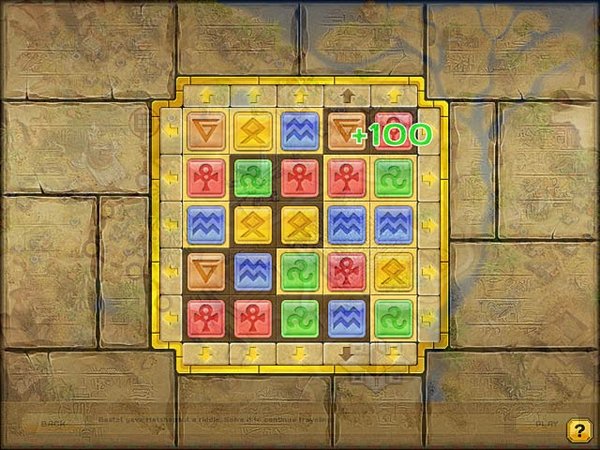The height and width of the screenshot is (450, 600).
Task: Go back using the BACK button
Action: coord(52,423)
